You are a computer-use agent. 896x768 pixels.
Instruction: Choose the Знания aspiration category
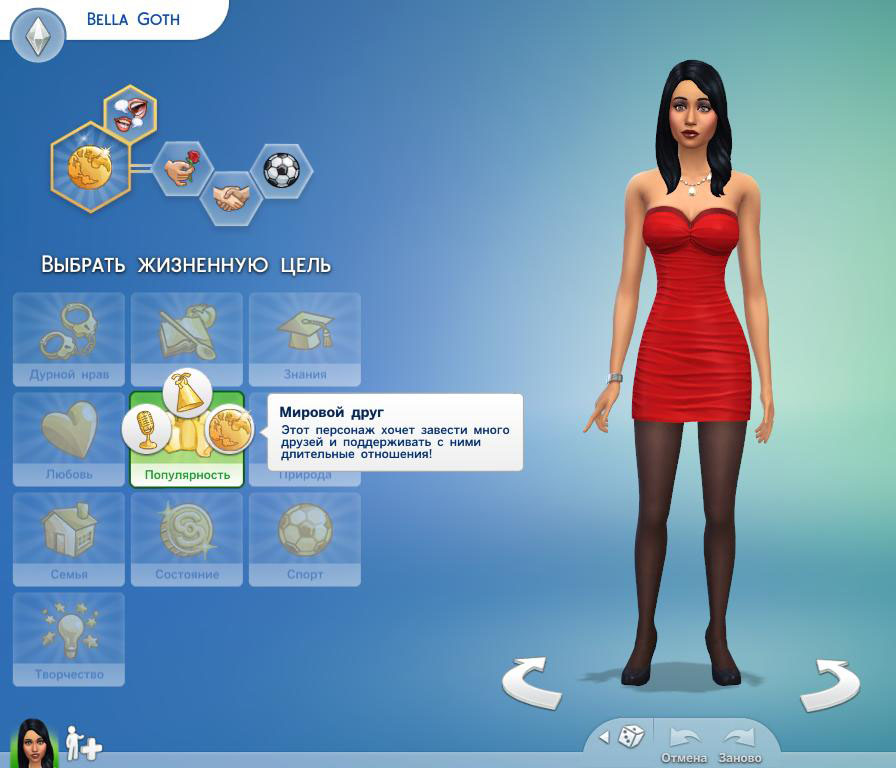(x=305, y=339)
